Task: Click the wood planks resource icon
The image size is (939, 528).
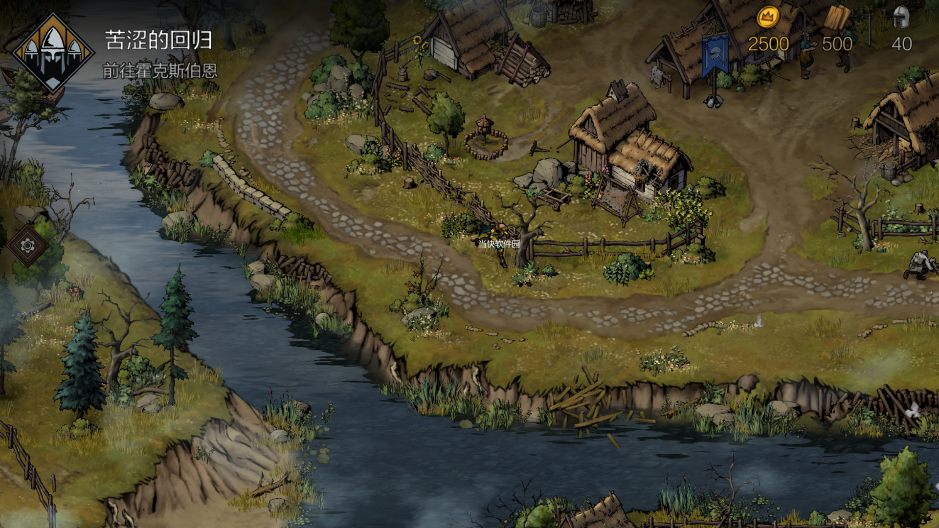Action: 837,17
